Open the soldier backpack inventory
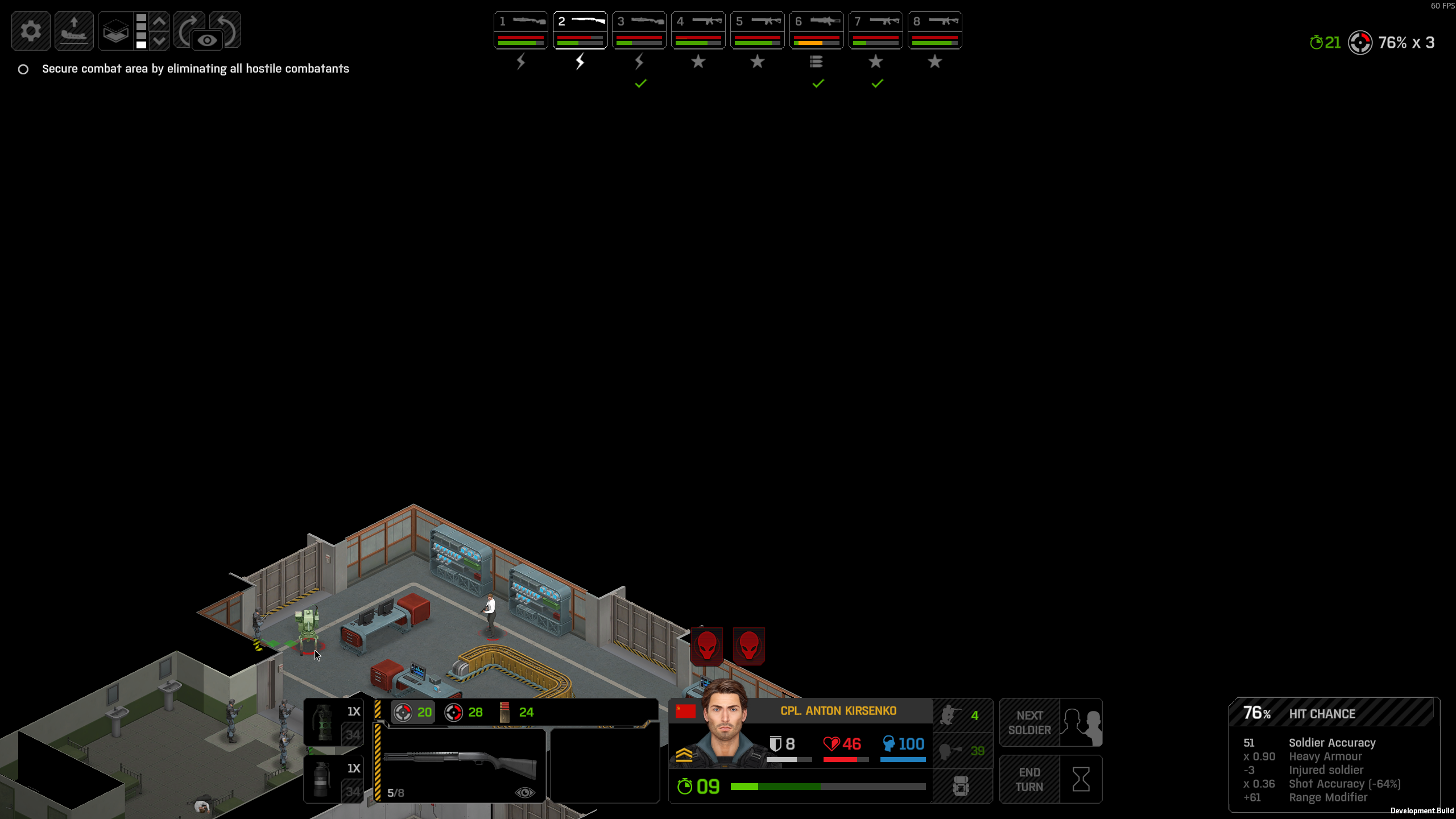This screenshot has width=1456, height=819. click(961, 786)
